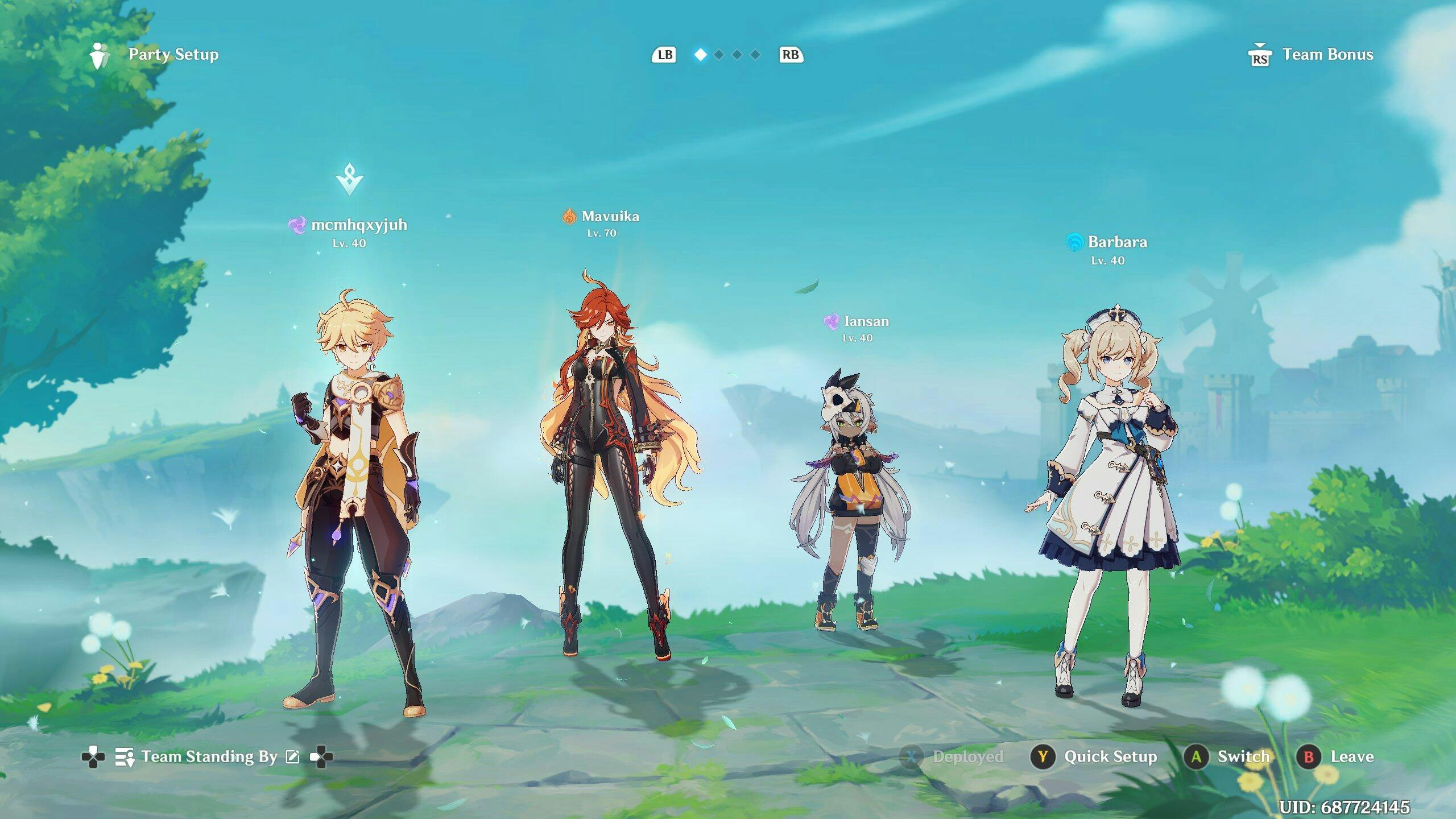
Task: Edit the team name with the pencil icon
Action: (x=292, y=756)
